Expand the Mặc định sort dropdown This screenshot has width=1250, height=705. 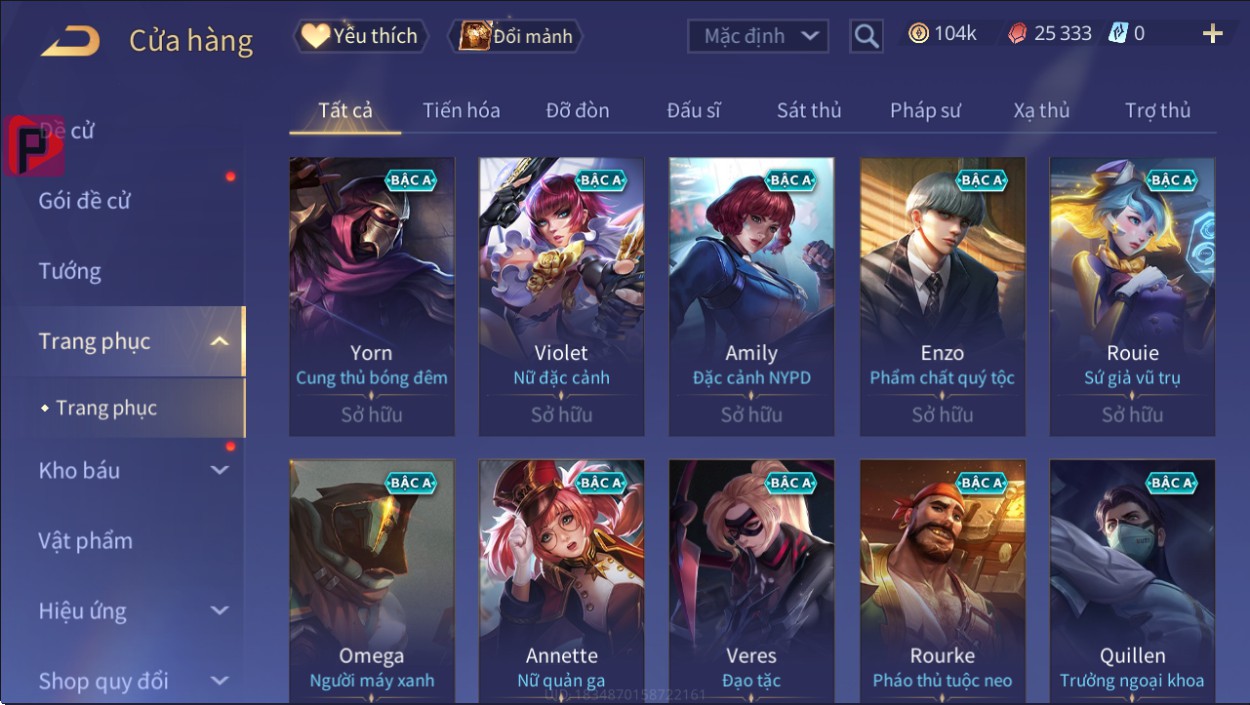tap(758, 37)
